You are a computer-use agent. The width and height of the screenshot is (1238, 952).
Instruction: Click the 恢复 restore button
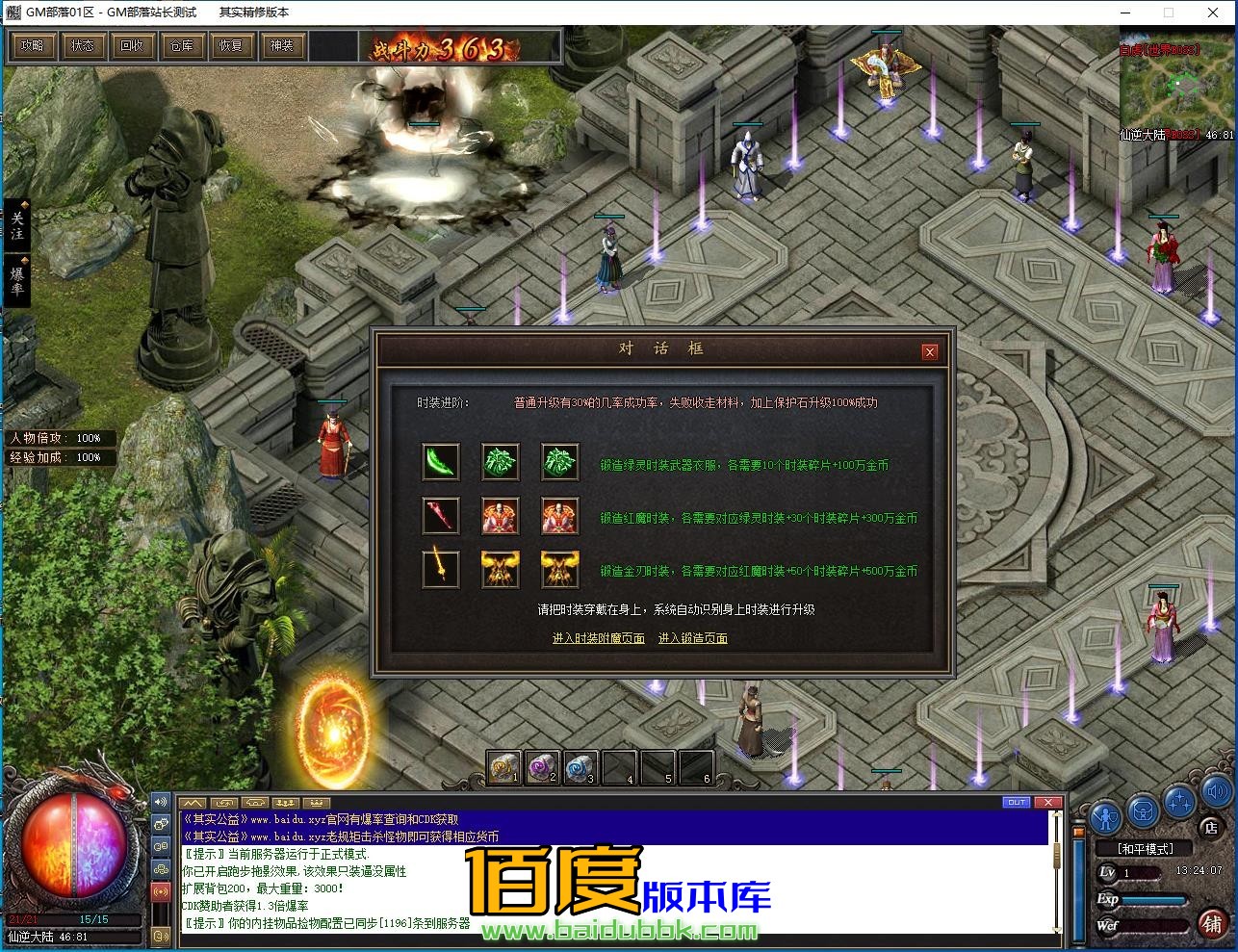231,45
